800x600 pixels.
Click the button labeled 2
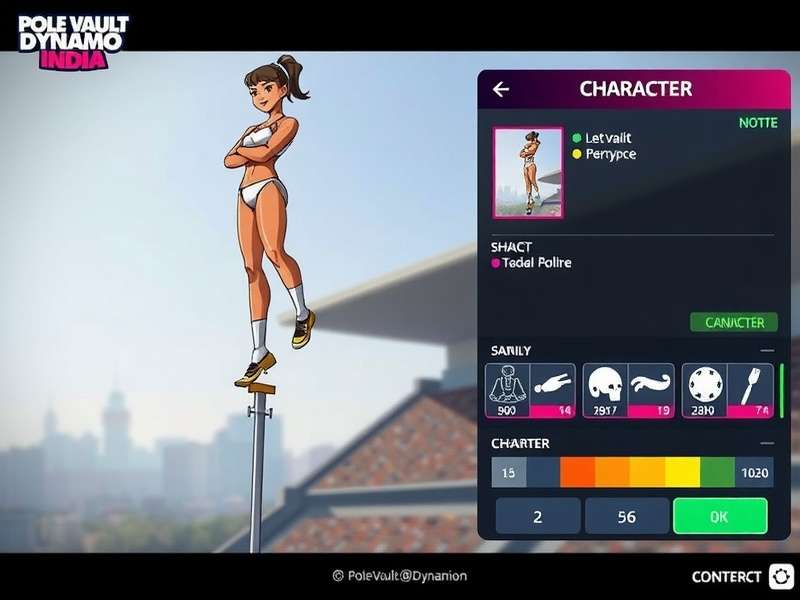(538, 516)
